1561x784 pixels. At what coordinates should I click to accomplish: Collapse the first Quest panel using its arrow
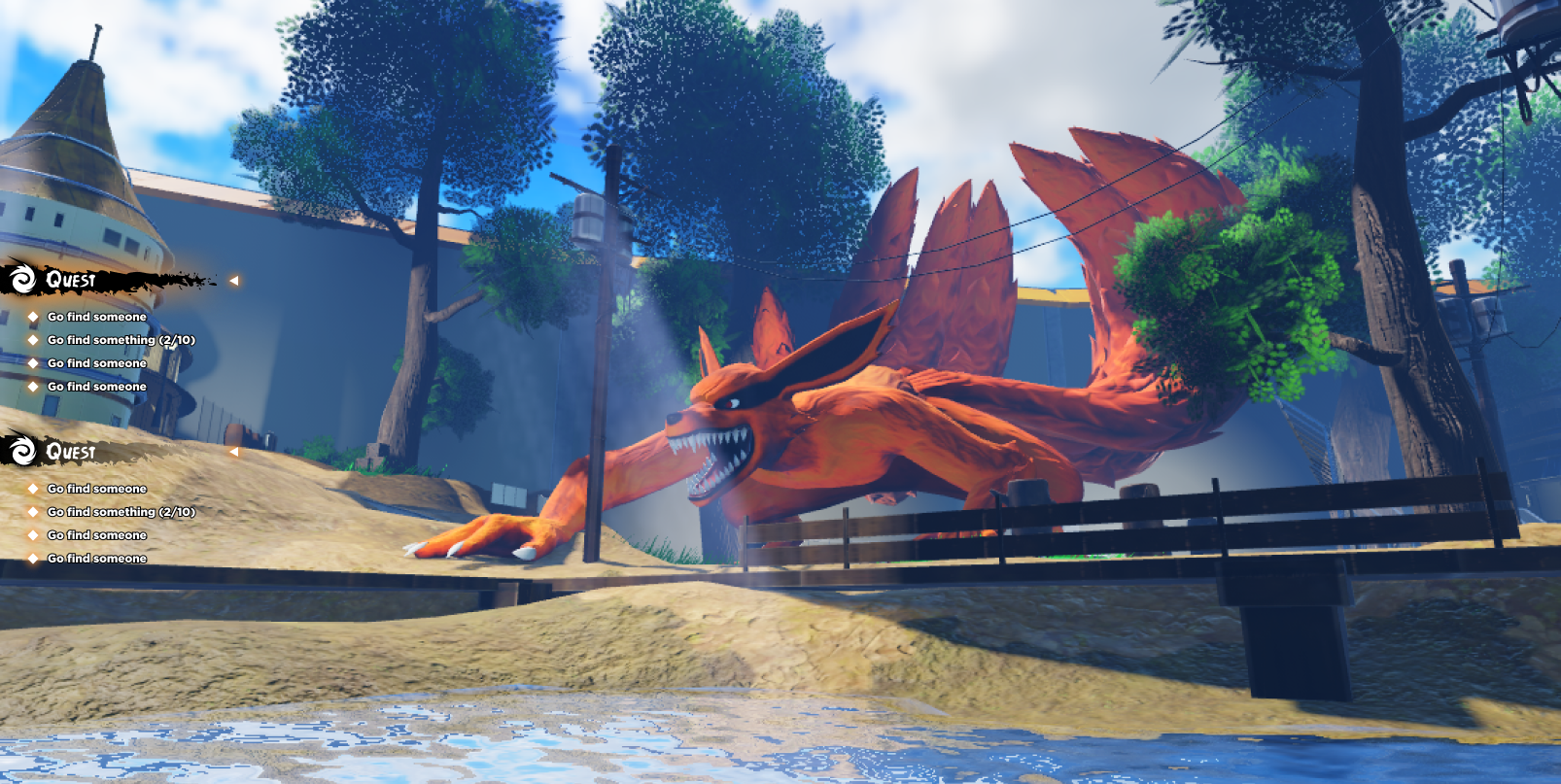pyautogui.click(x=234, y=281)
